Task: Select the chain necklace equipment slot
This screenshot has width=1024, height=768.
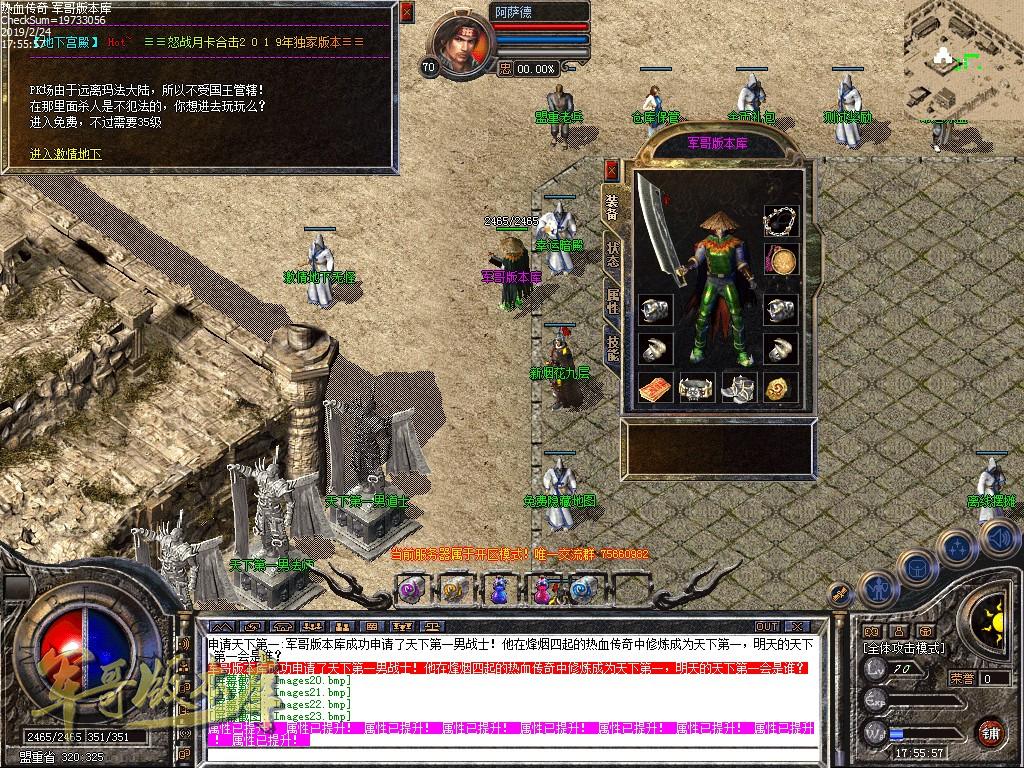Action: point(780,222)
